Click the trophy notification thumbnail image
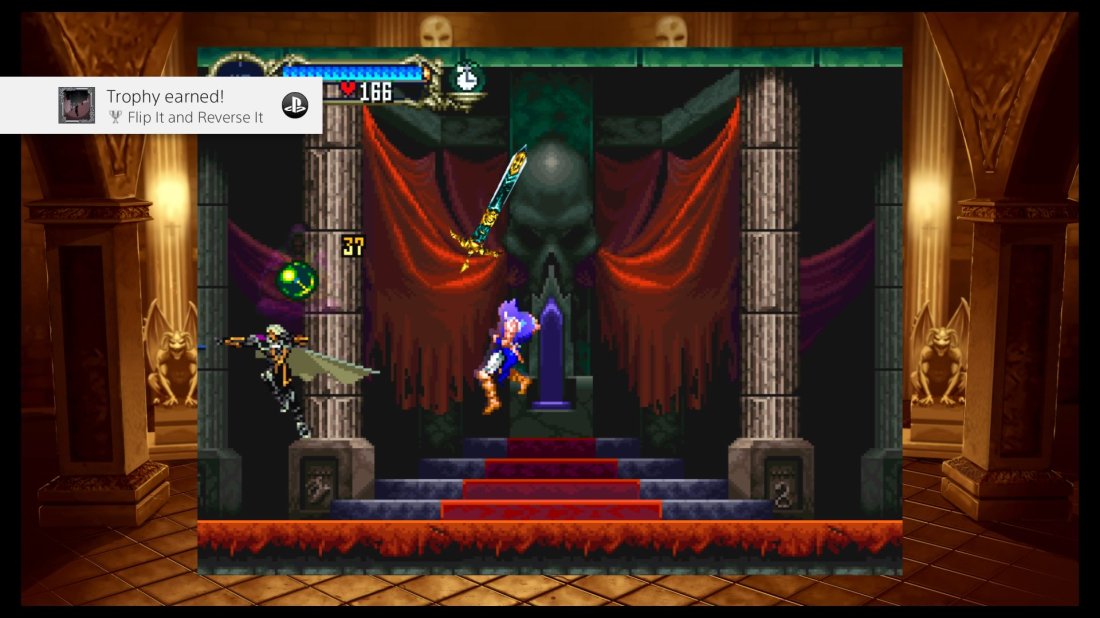This screenshot has height=618, width=1100. [77, 105]
